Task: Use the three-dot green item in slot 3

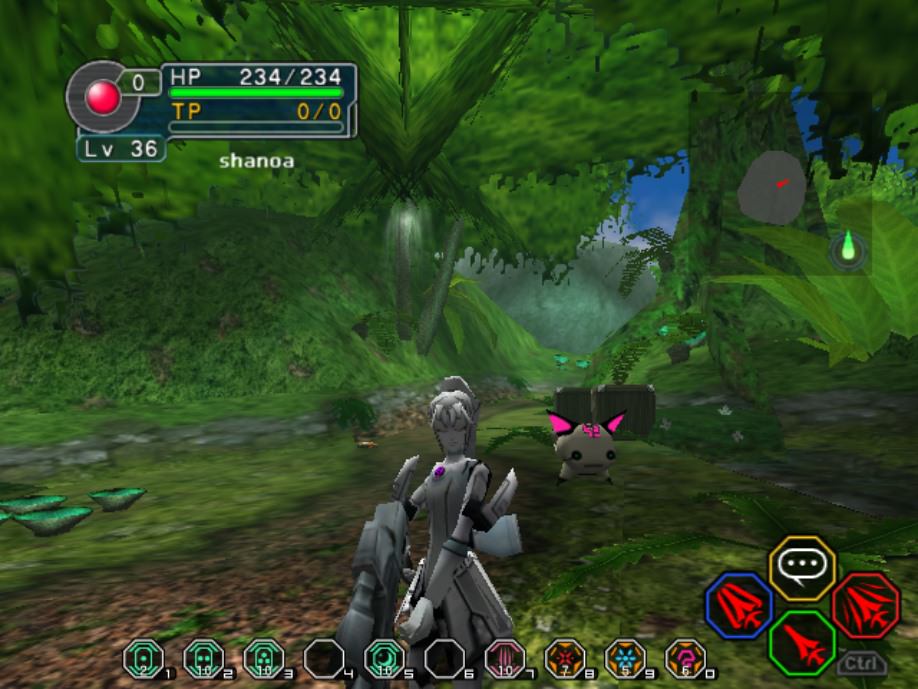Action: pos(262,658)
